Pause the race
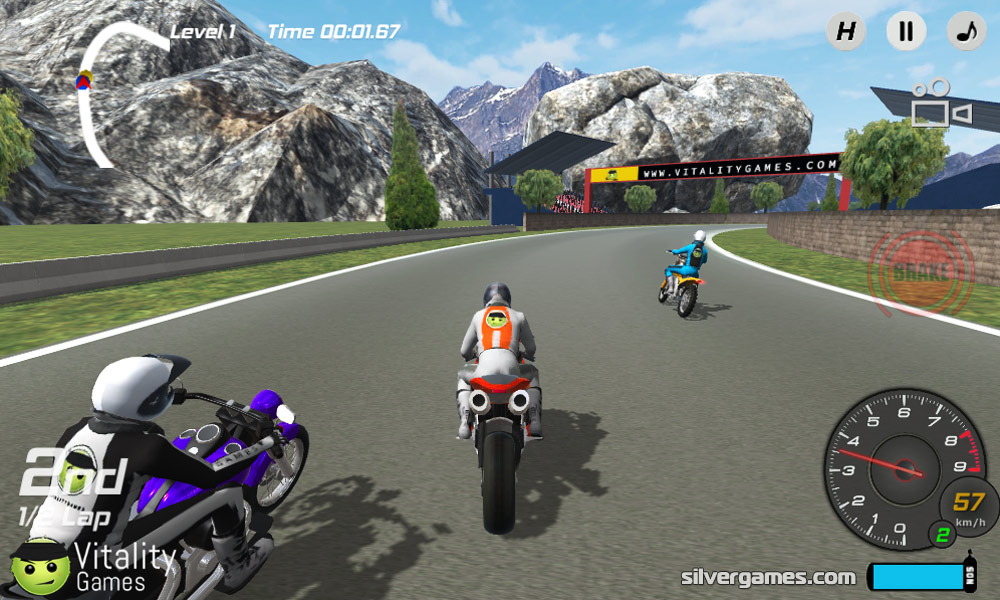The height and width of the screenshot is (600, 1000). tap(906, 31)
